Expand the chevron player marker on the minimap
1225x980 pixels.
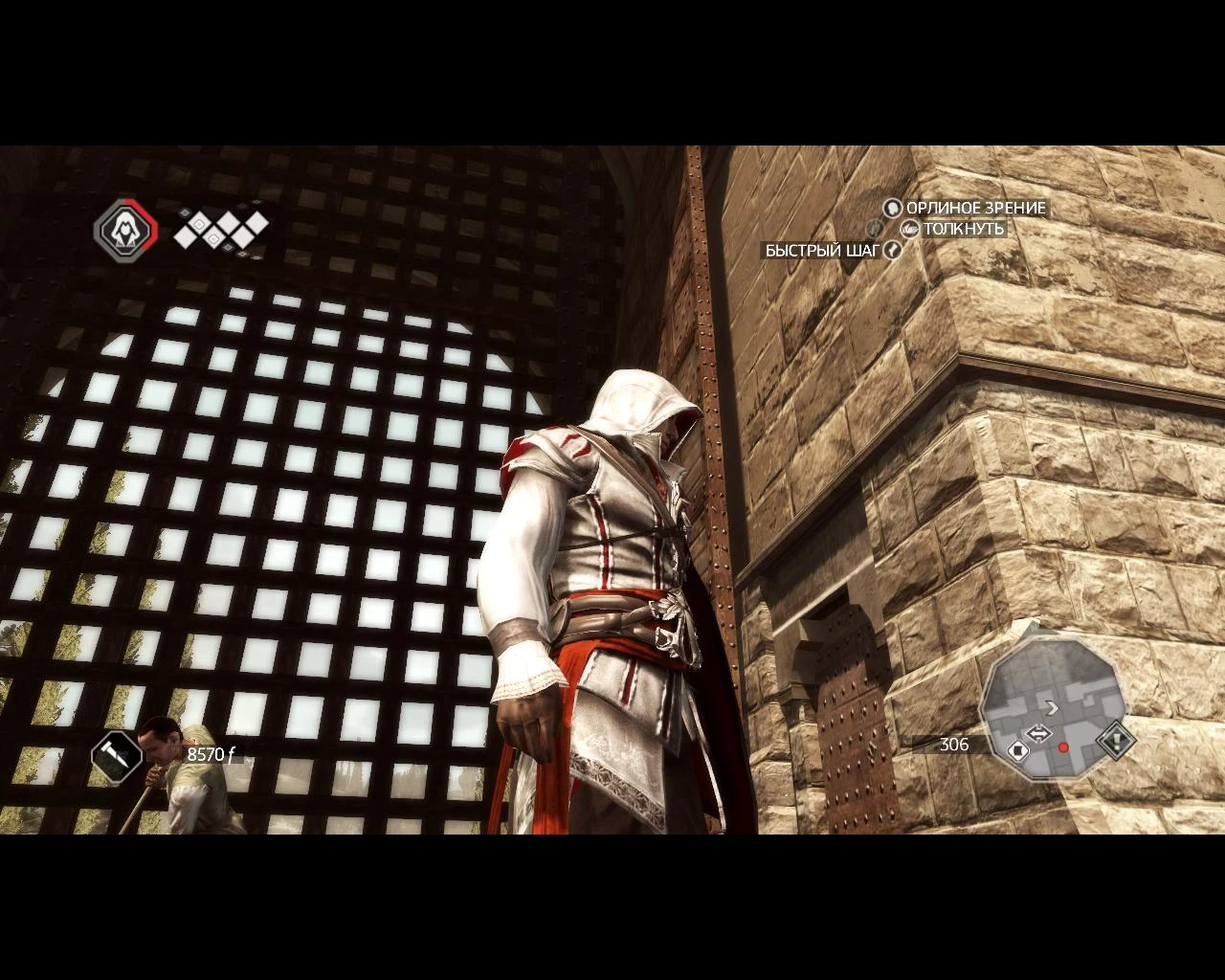pos(1053,708)
